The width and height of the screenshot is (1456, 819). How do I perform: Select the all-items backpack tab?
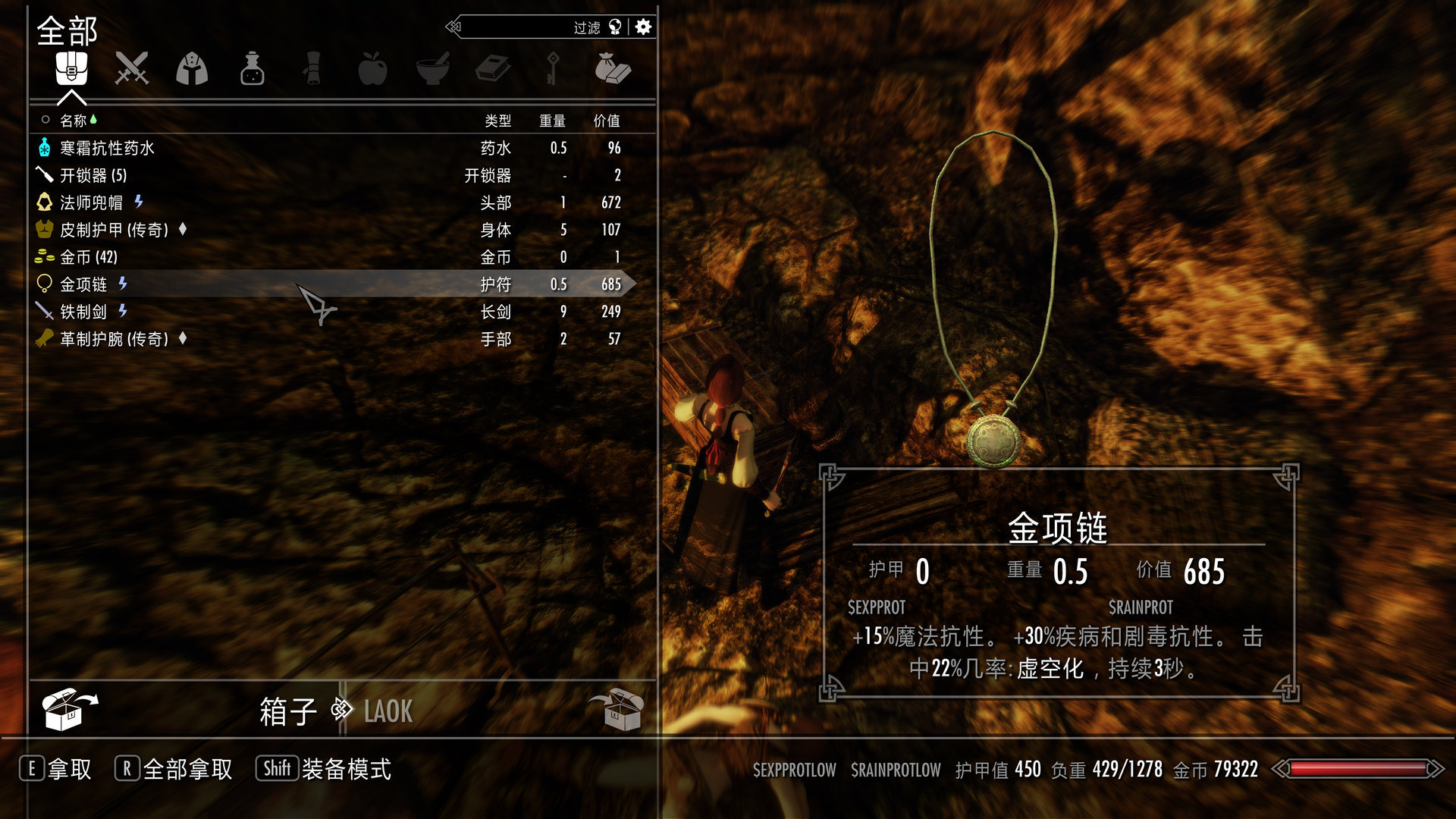pyautogui.click(x=71, y=69)
